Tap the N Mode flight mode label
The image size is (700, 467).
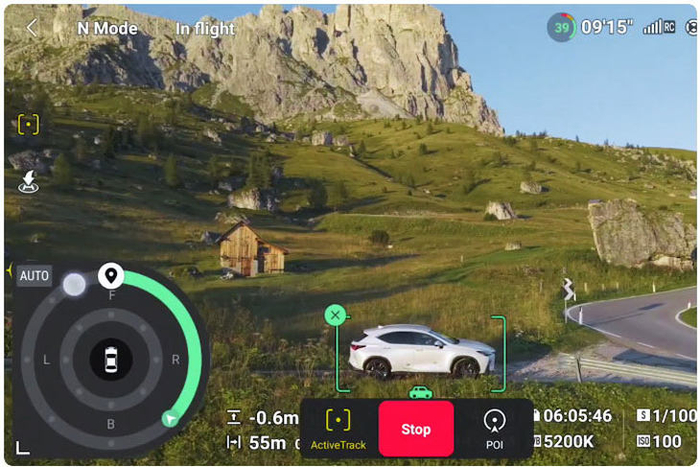tap(107, 28)
